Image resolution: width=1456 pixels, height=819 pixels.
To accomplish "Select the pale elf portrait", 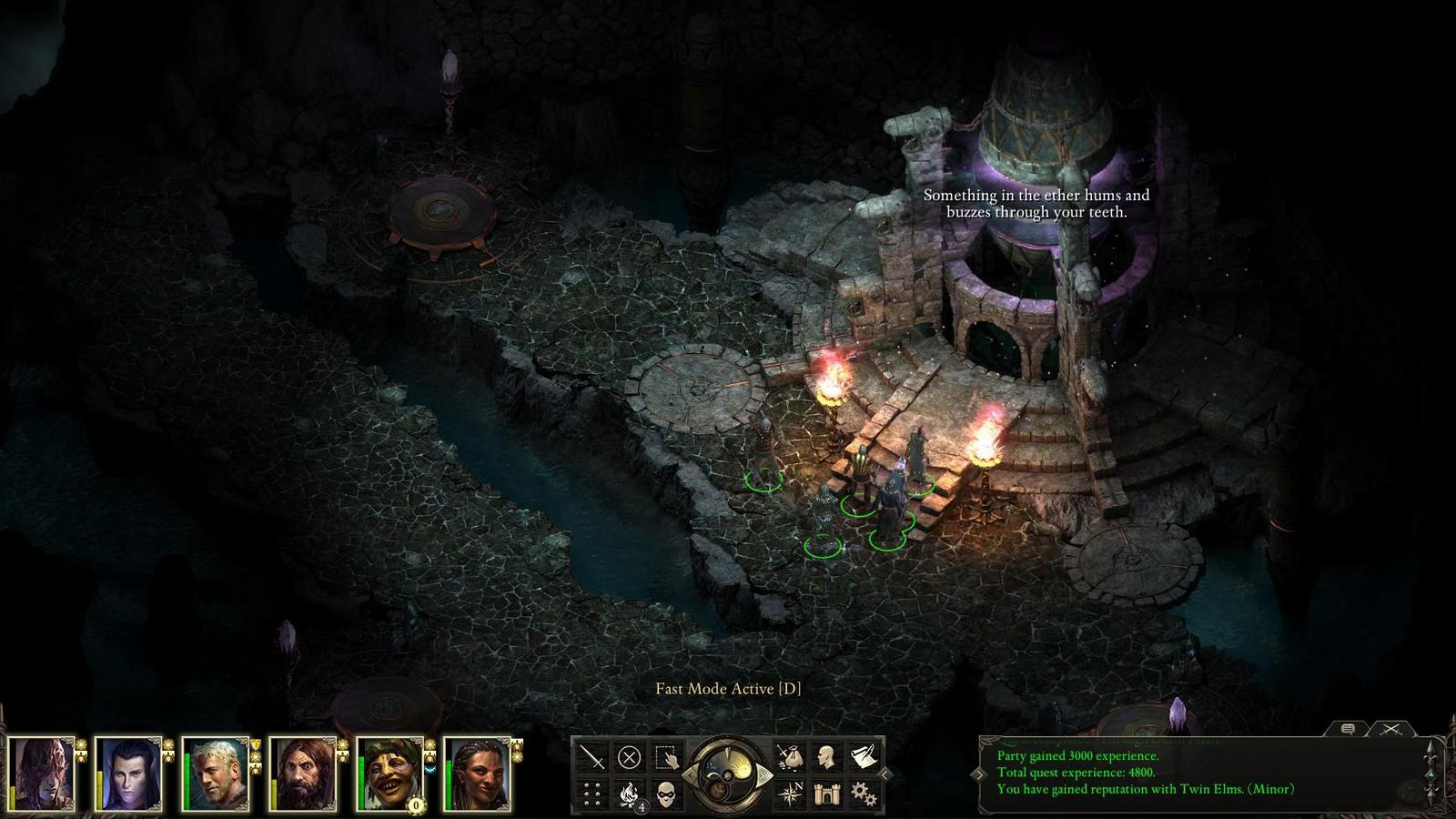I will [x=128, y=773].
